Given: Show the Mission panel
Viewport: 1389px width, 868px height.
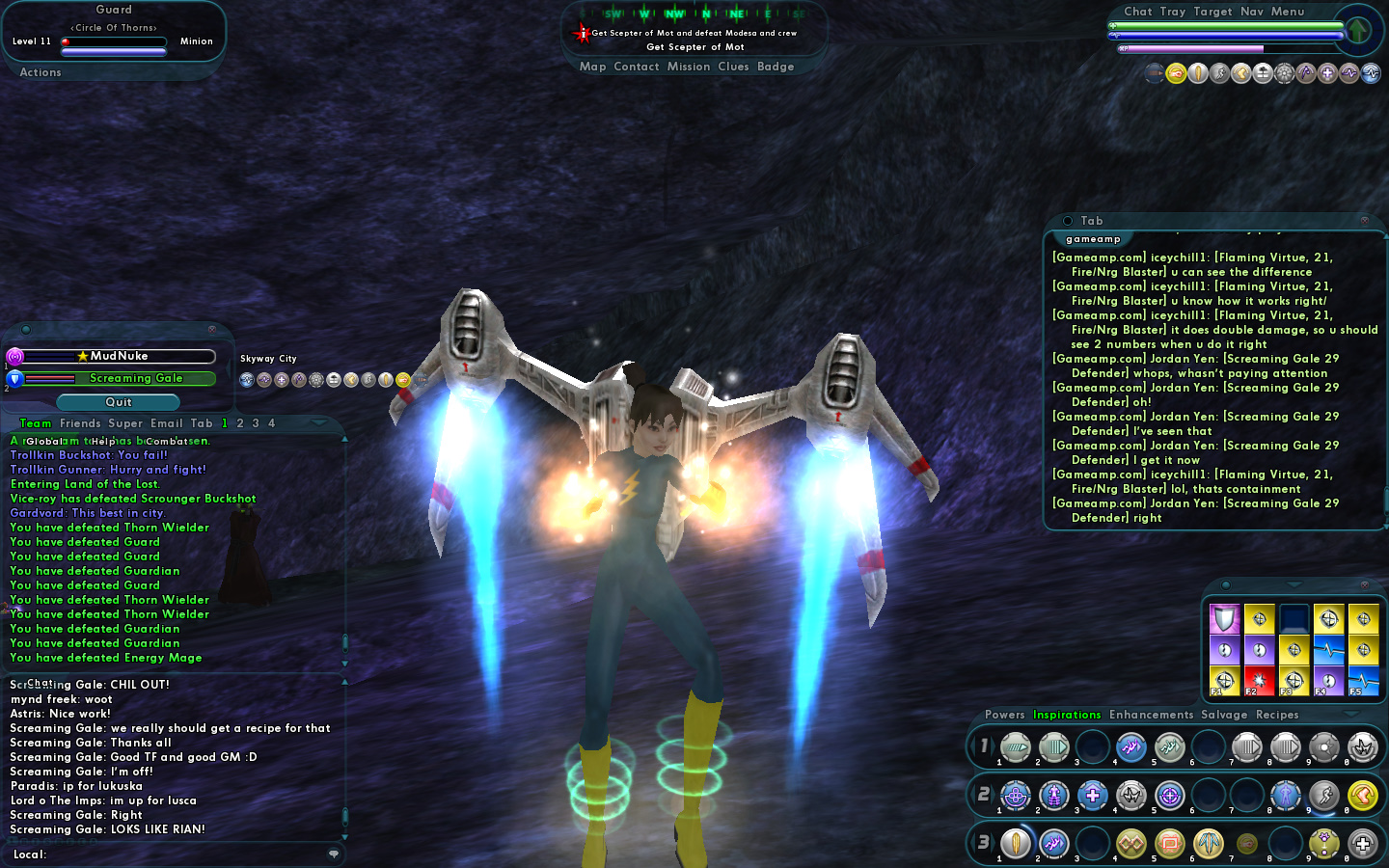Looking at the screenshot, I should pos(689,67).
